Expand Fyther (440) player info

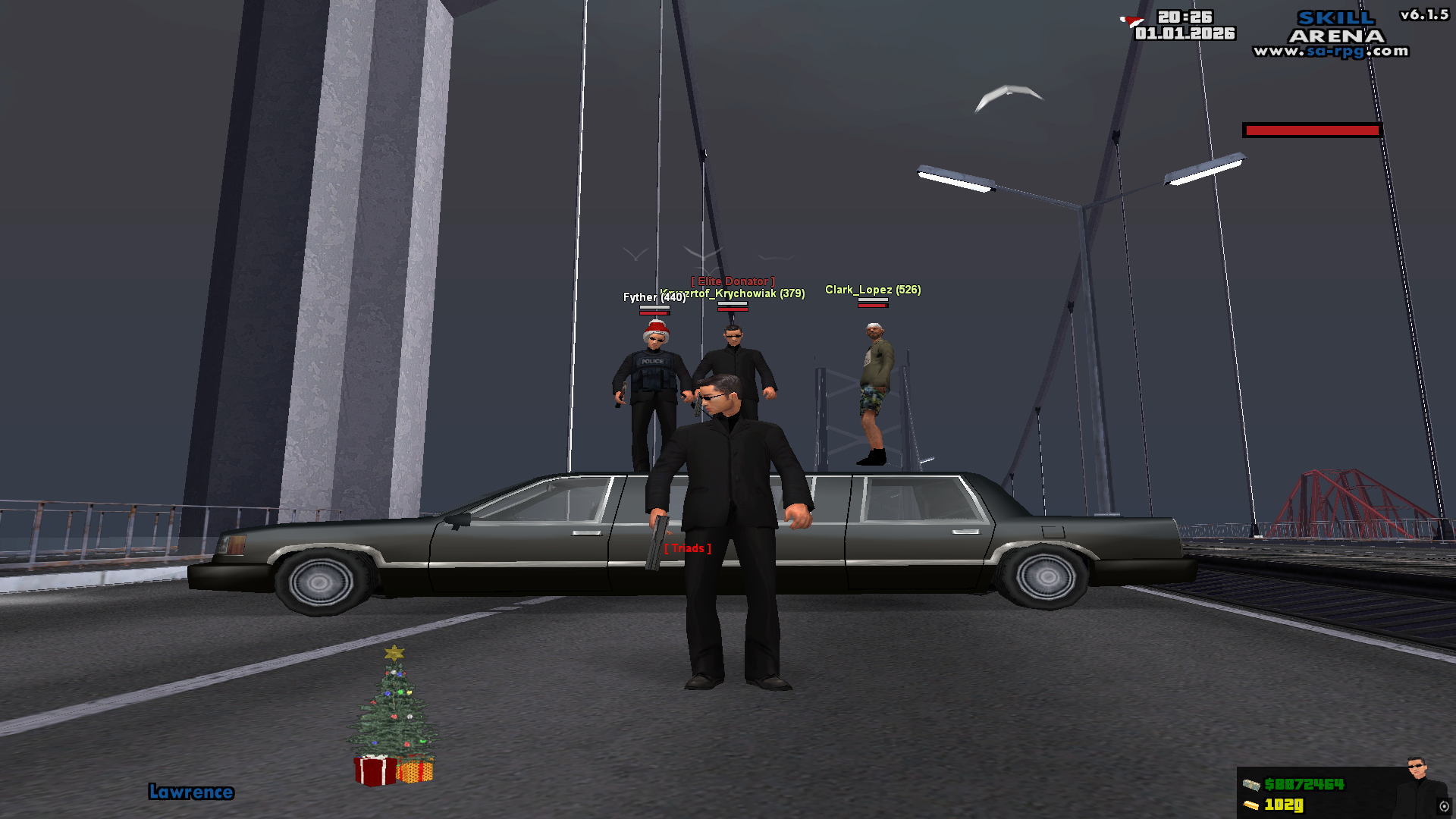click(x=654, y=298)
